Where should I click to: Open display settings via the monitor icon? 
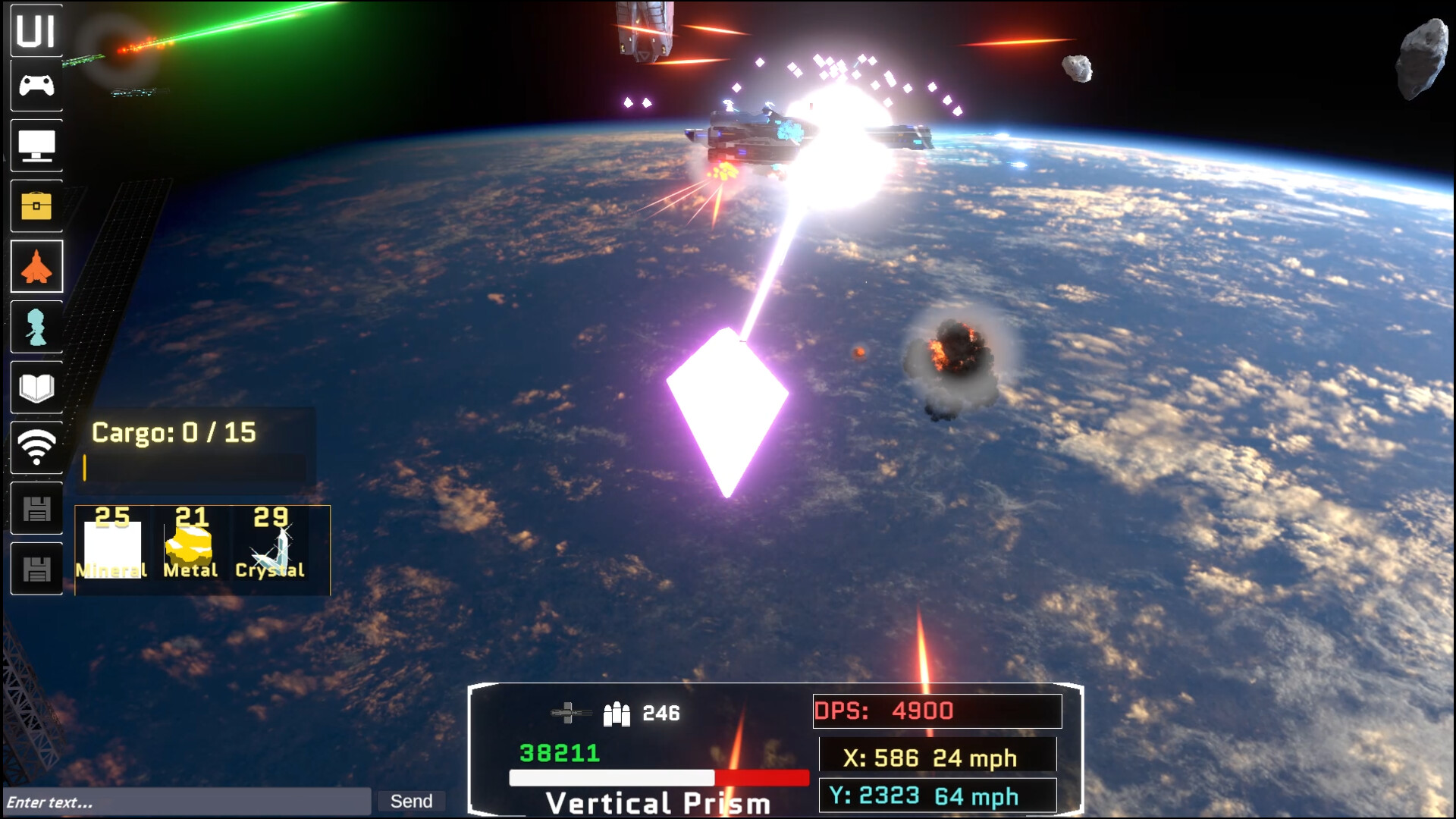point(36,146)
